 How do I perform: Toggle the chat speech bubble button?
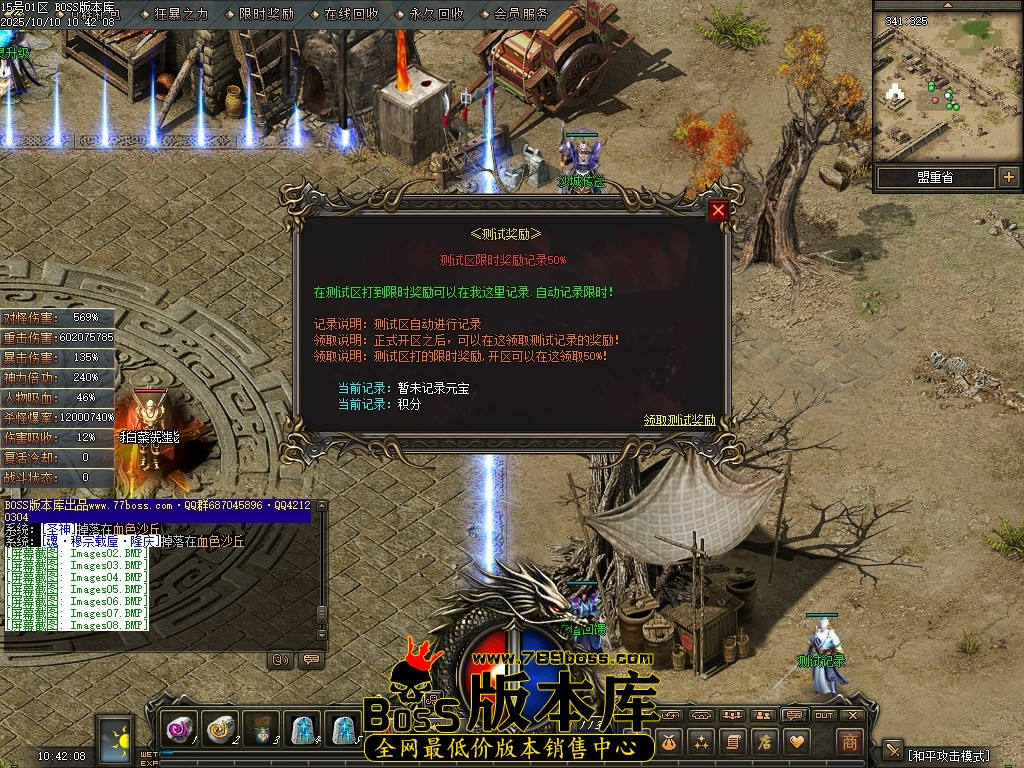pos(311,659)
